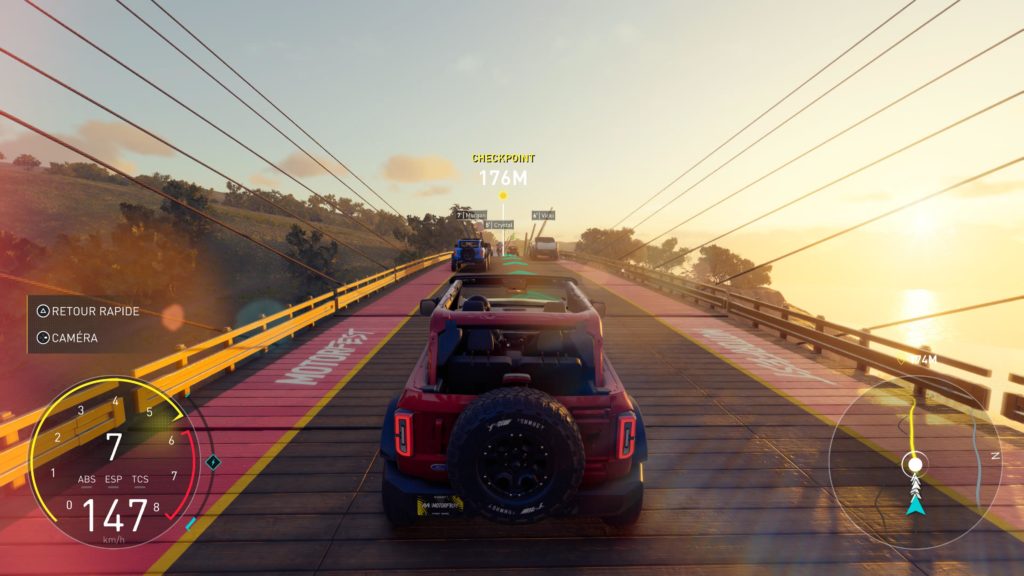Select the yellow checkpoint marker dot

503,195
